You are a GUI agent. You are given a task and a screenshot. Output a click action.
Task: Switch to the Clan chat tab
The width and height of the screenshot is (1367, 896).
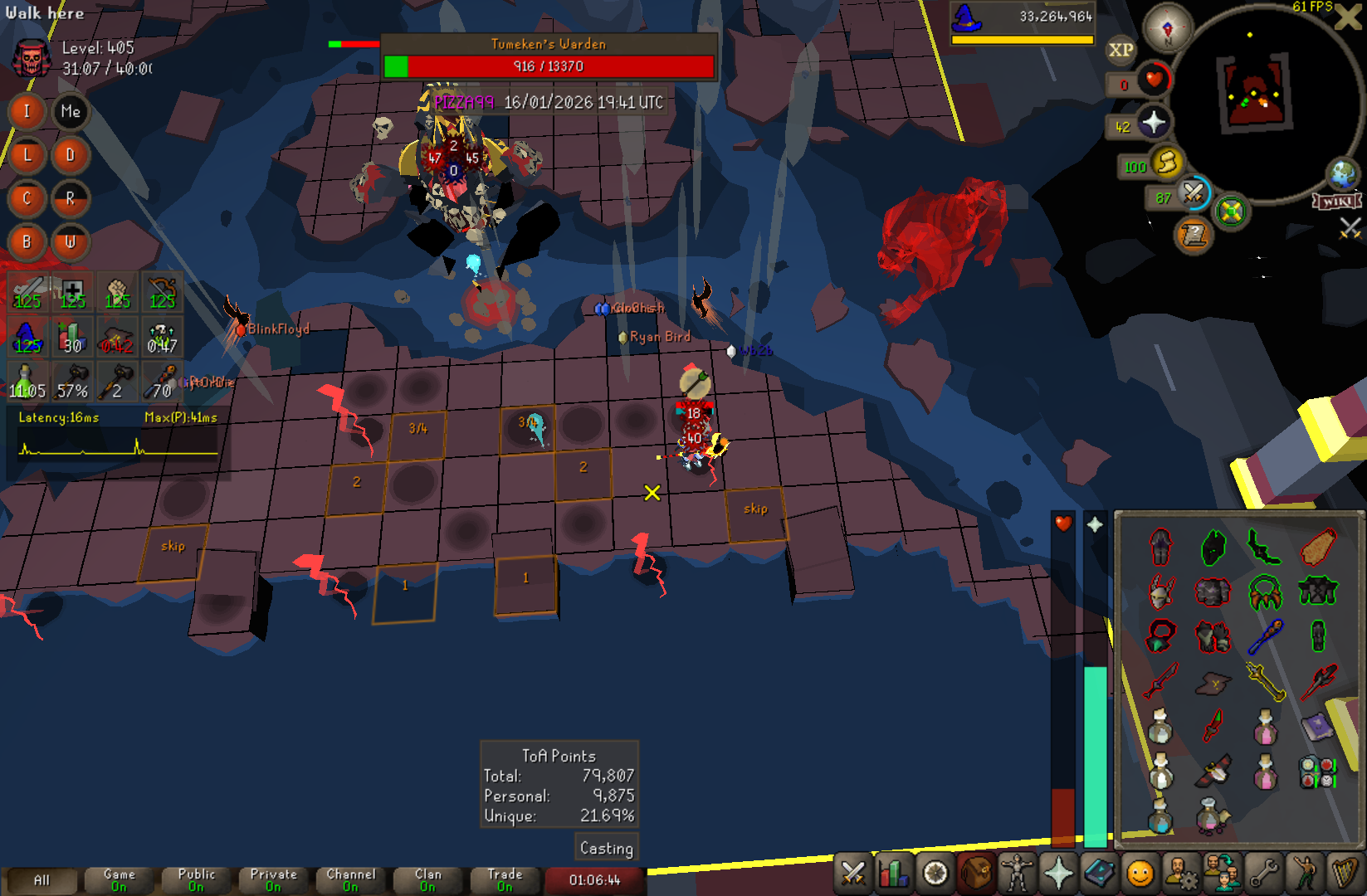pyautogui.click(x=427, y=879)
